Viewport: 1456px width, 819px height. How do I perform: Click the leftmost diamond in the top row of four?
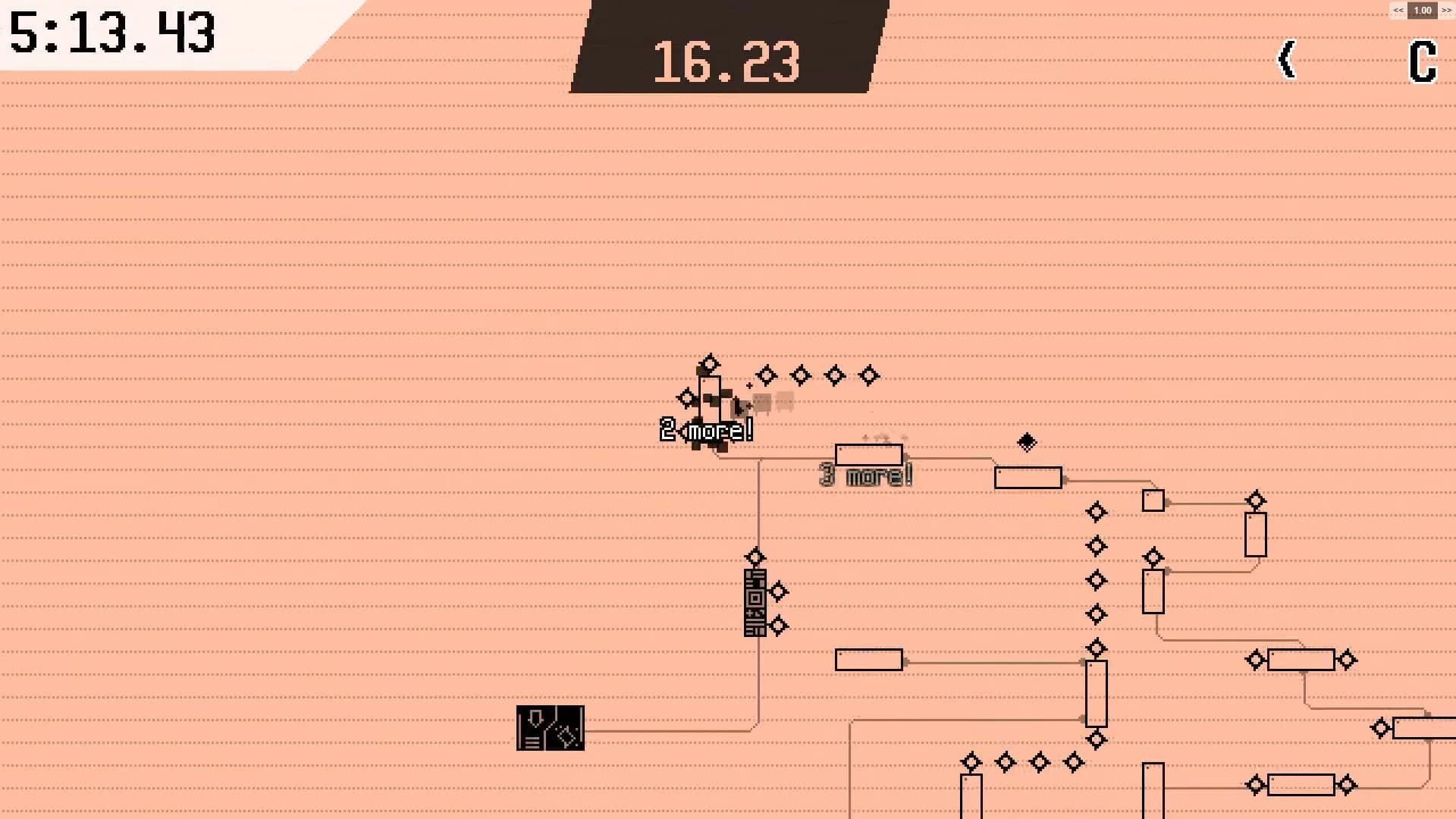click(766, 373)
